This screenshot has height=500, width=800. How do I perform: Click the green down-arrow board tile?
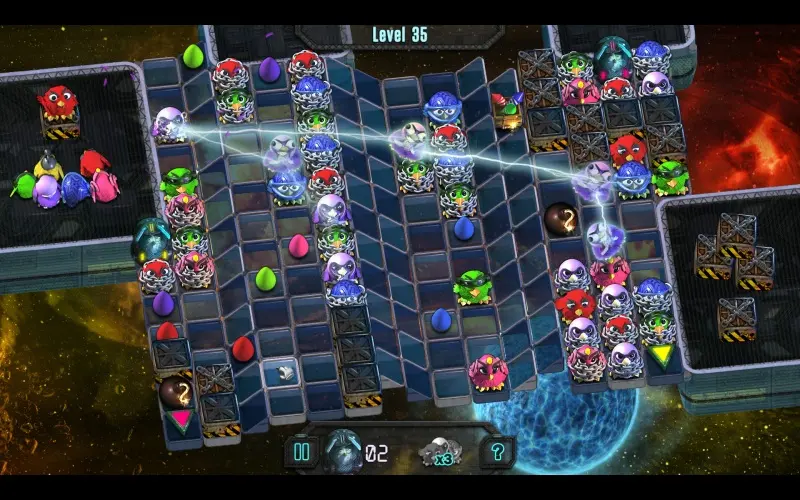[658, 352]
